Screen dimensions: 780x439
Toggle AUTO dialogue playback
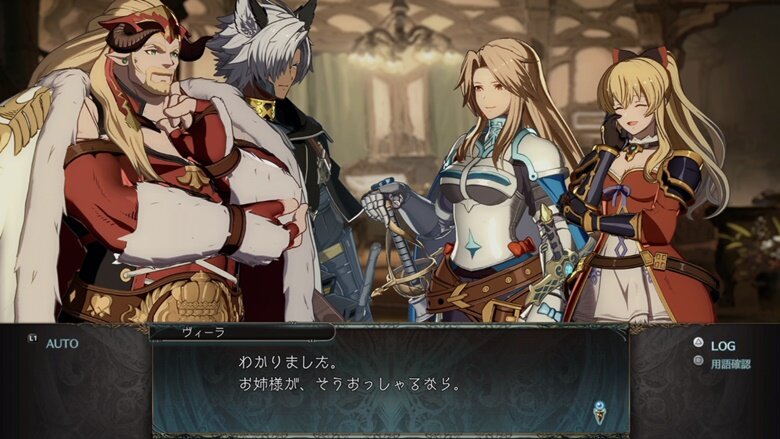(x=60, y=343)
